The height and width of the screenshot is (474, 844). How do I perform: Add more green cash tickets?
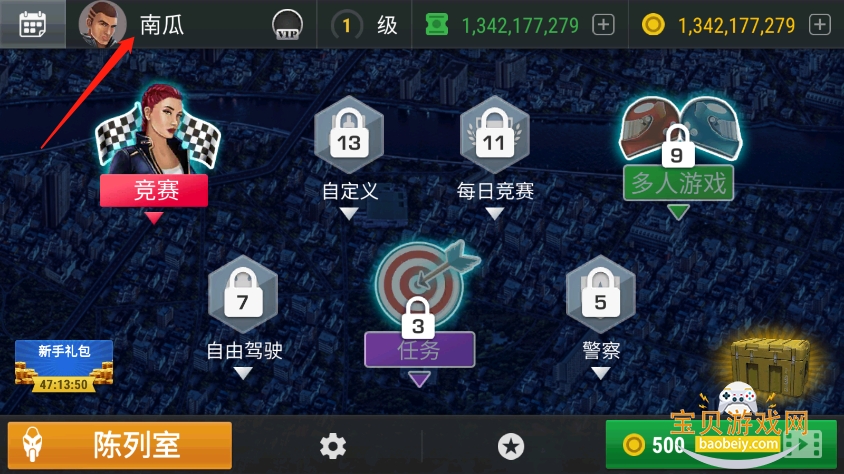click(603, 25)
